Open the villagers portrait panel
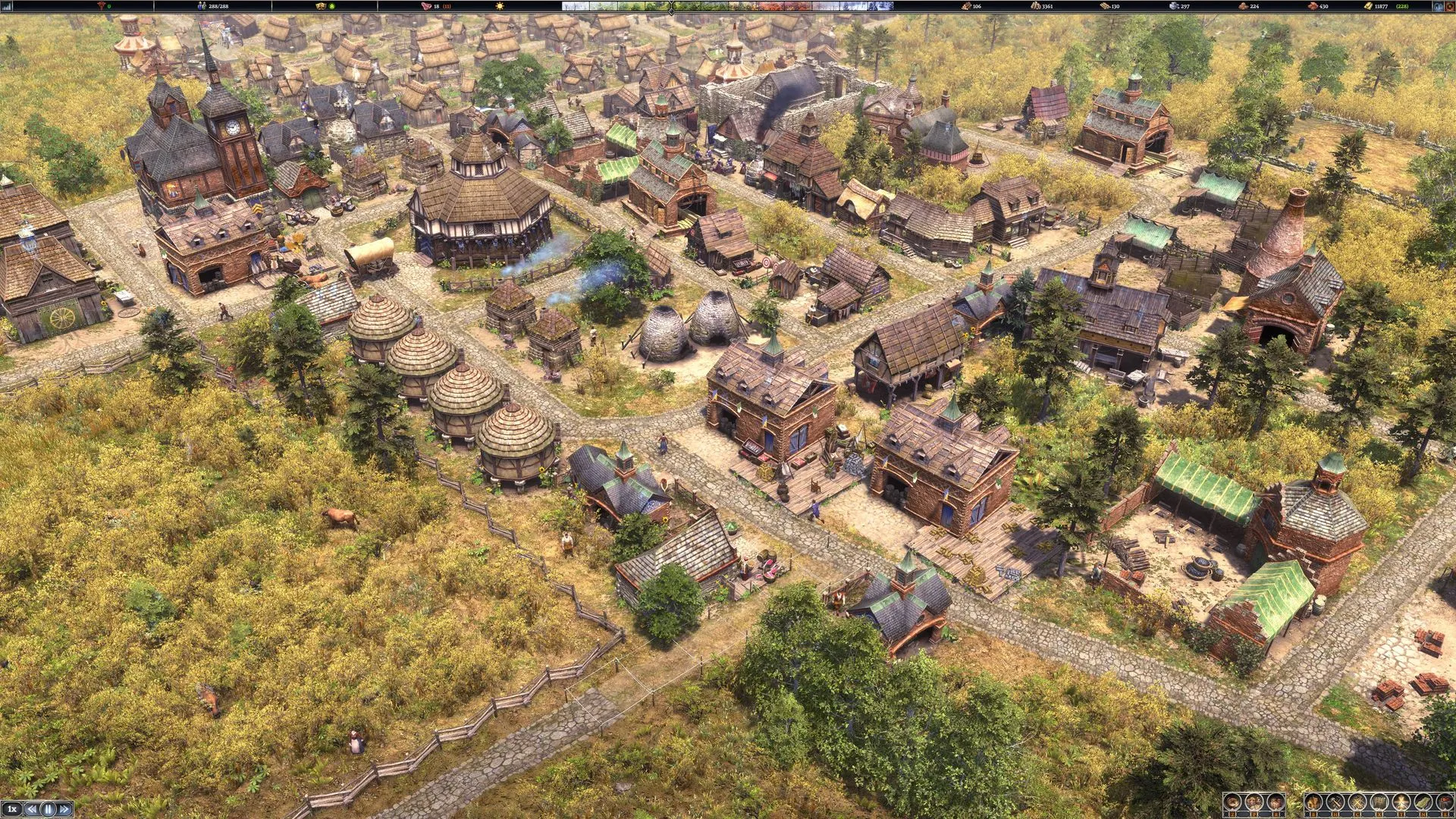 click(1254, 802)
